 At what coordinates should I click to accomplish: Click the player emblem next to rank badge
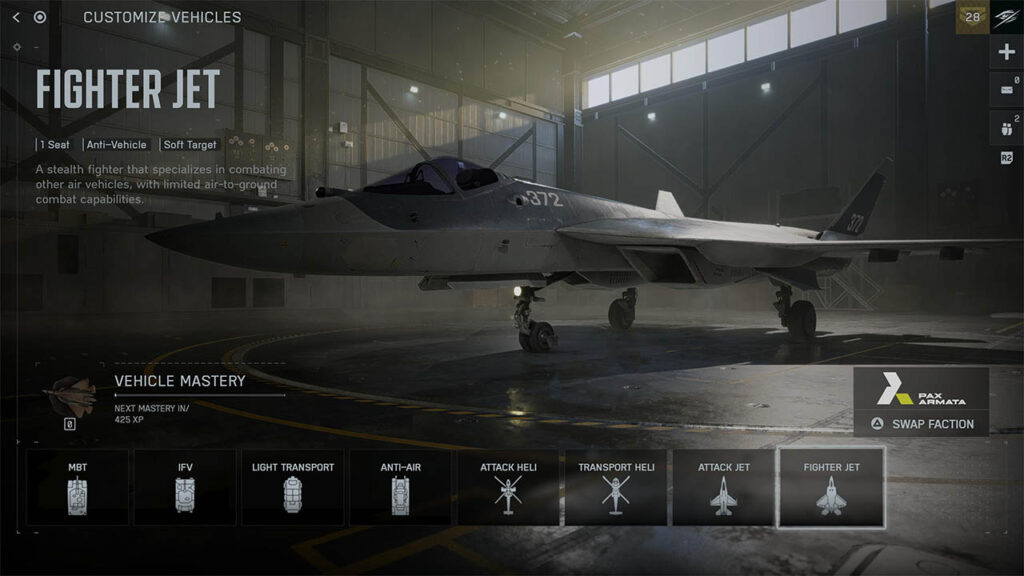pos(1006,17)
